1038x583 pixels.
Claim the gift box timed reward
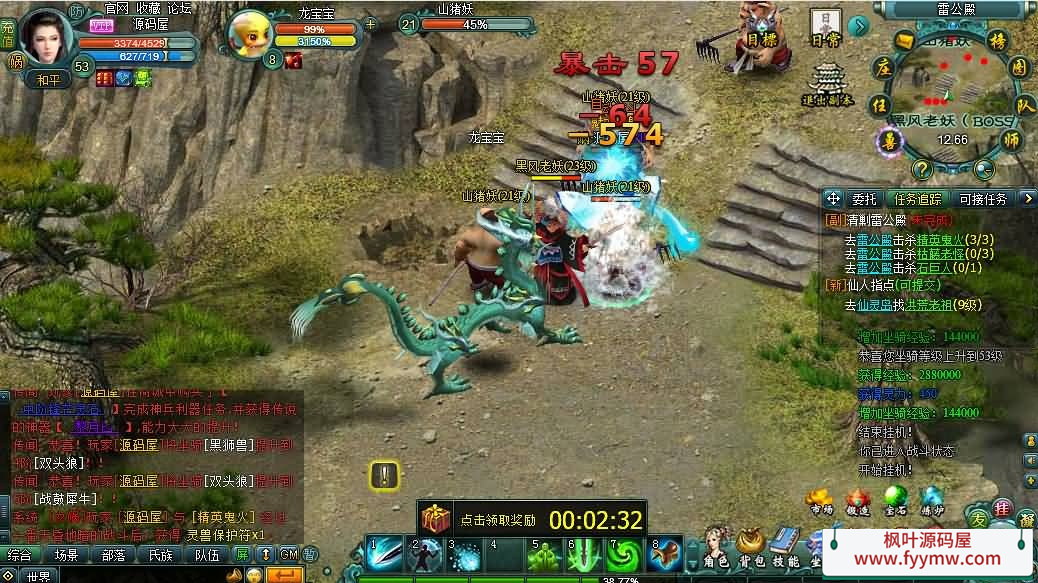tap(435, 518)
